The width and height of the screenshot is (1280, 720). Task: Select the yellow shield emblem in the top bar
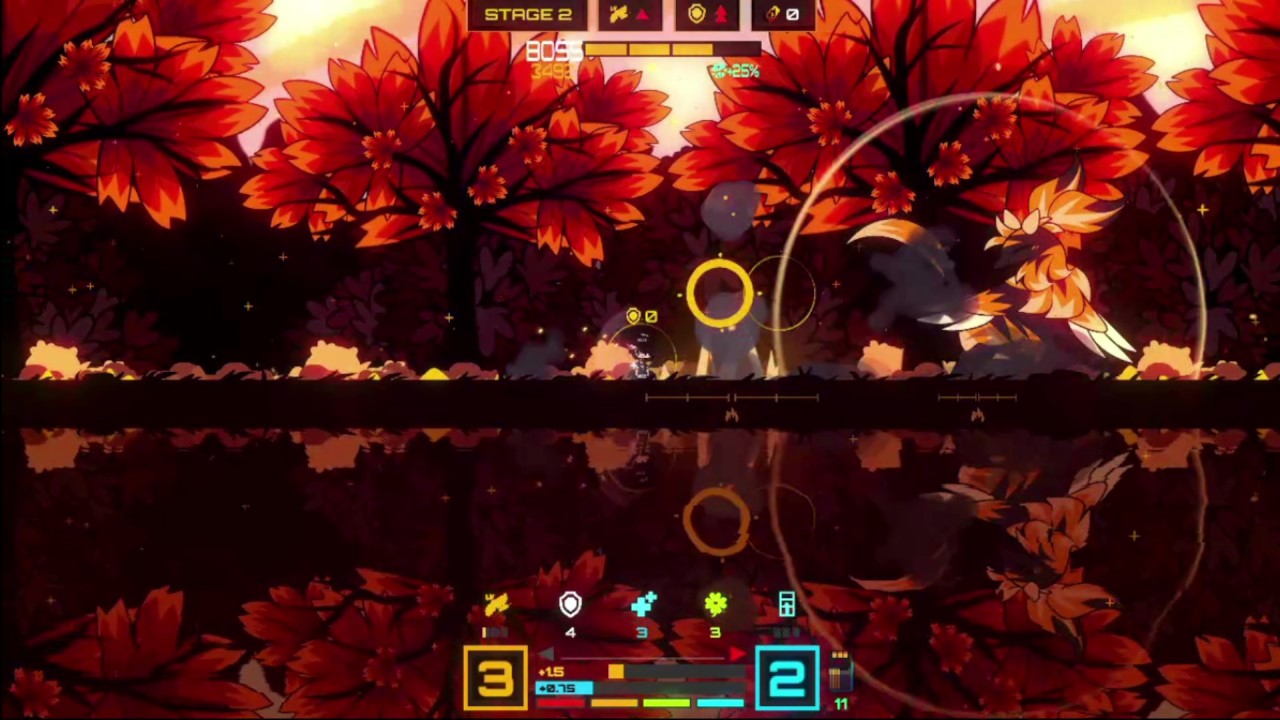tap(698, 13)
